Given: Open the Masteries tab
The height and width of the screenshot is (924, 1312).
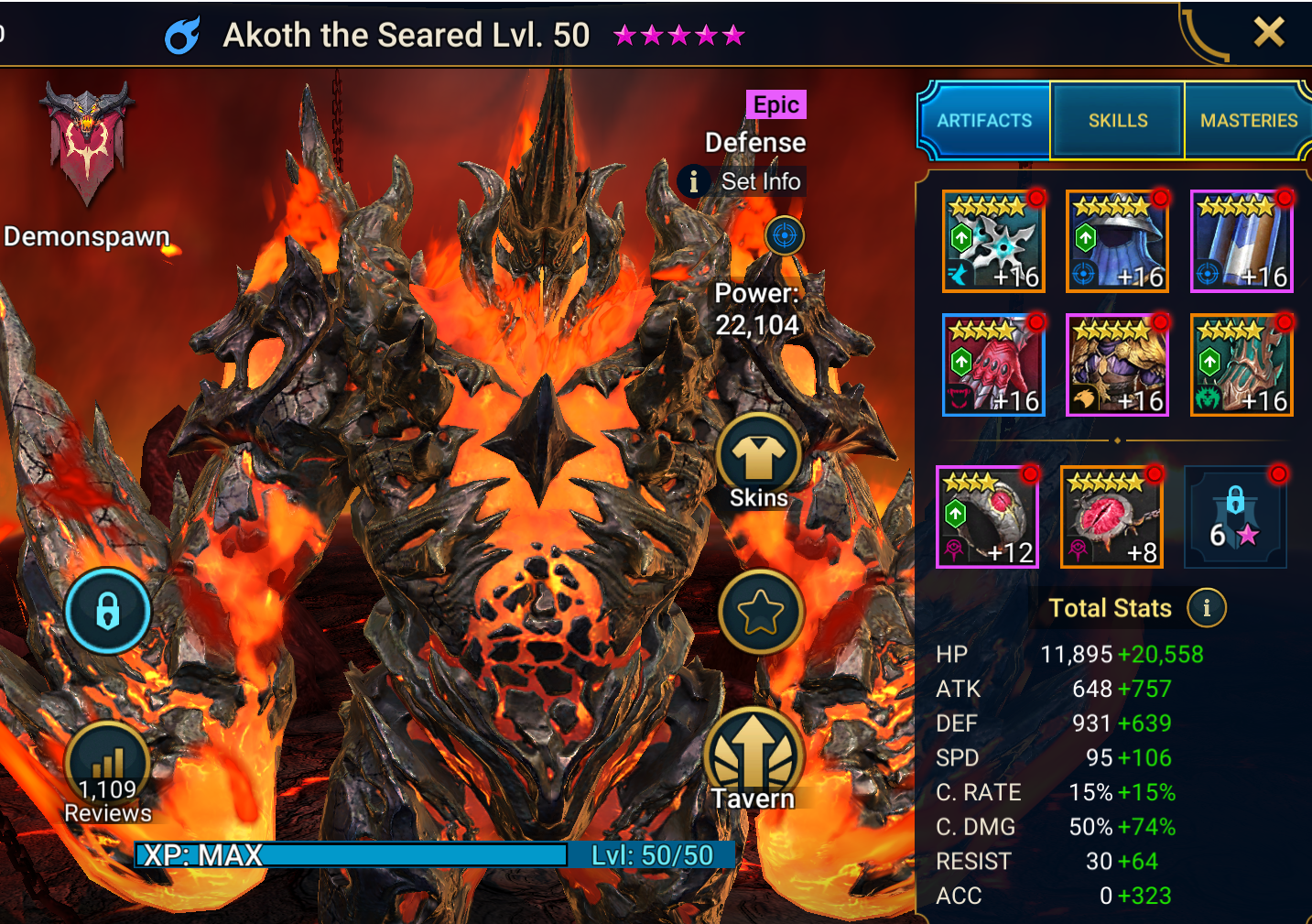Looking at the screenshot, I should (1249, 120).
